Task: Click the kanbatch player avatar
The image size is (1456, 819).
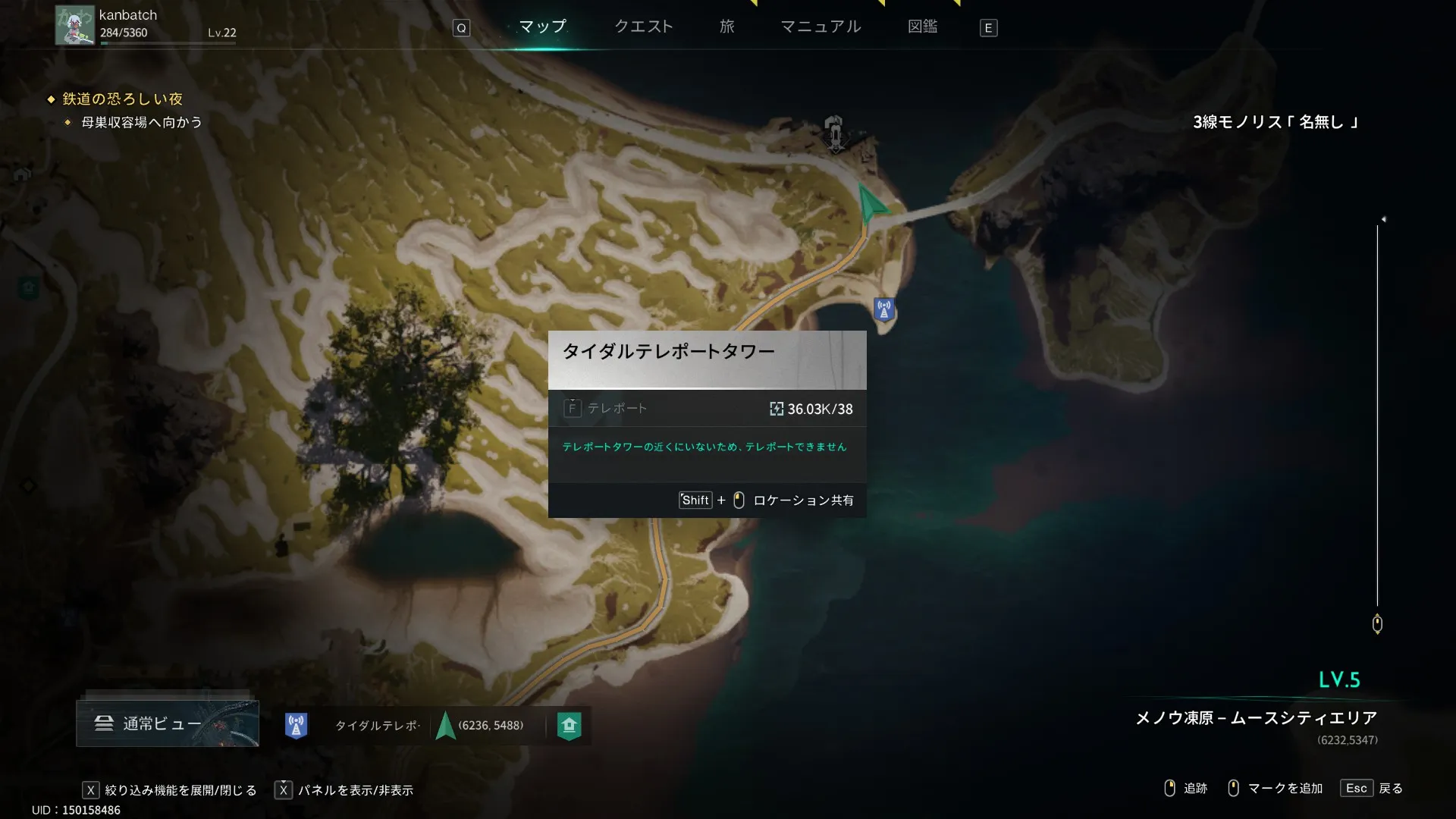Action: 74,25
